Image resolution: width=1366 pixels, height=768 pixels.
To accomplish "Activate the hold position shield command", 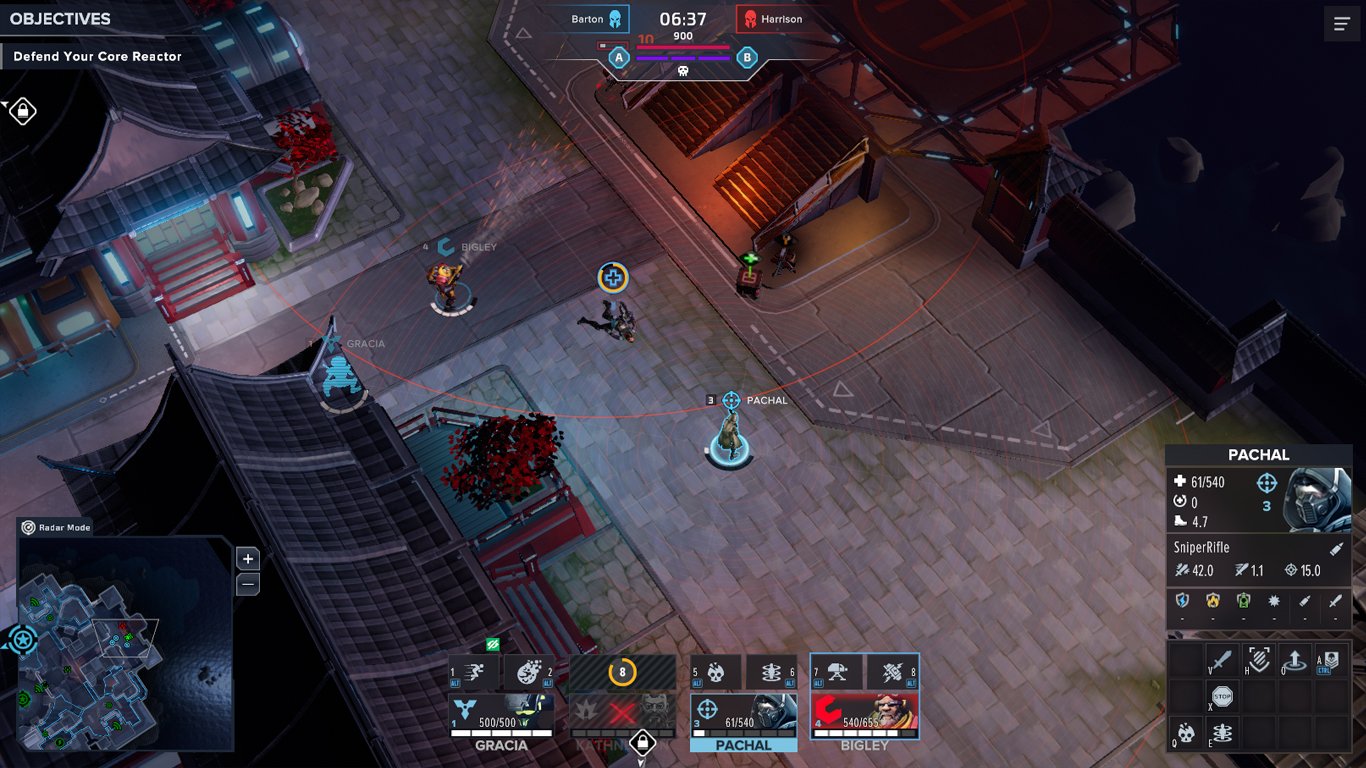I will coord(1259,660).
